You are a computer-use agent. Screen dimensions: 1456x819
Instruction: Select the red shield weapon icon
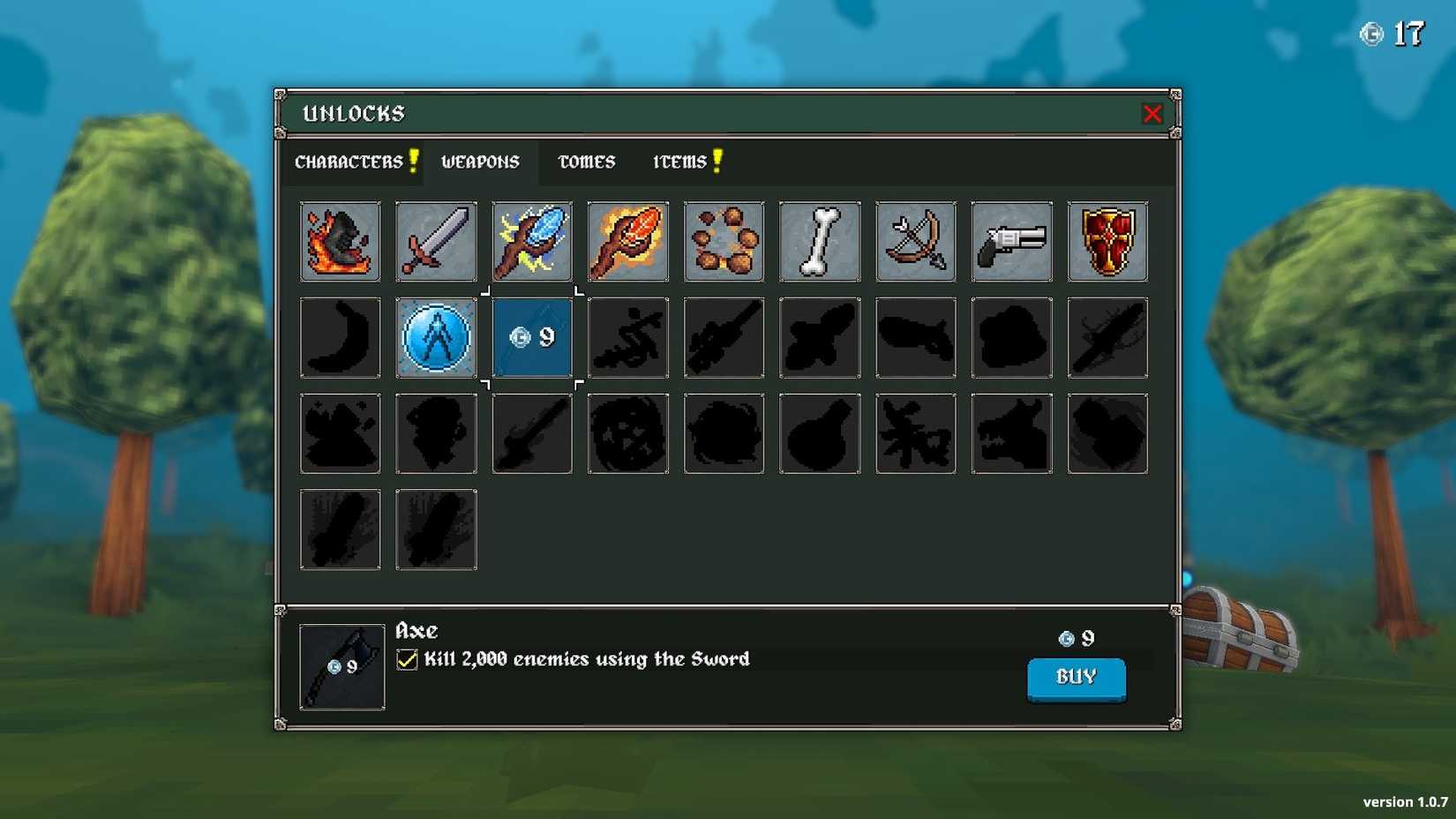1107,241
